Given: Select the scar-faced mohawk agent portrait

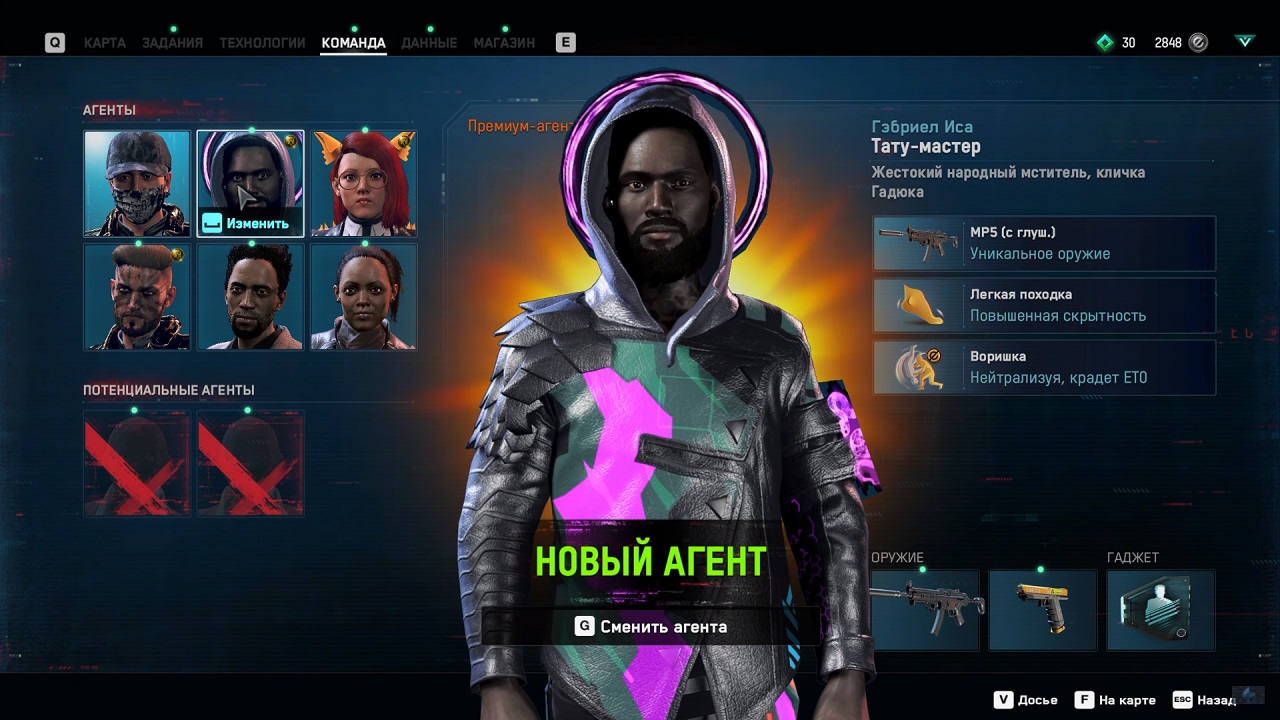Looking at the screenshot, I should pyautogui.click(x=137, y=297).
